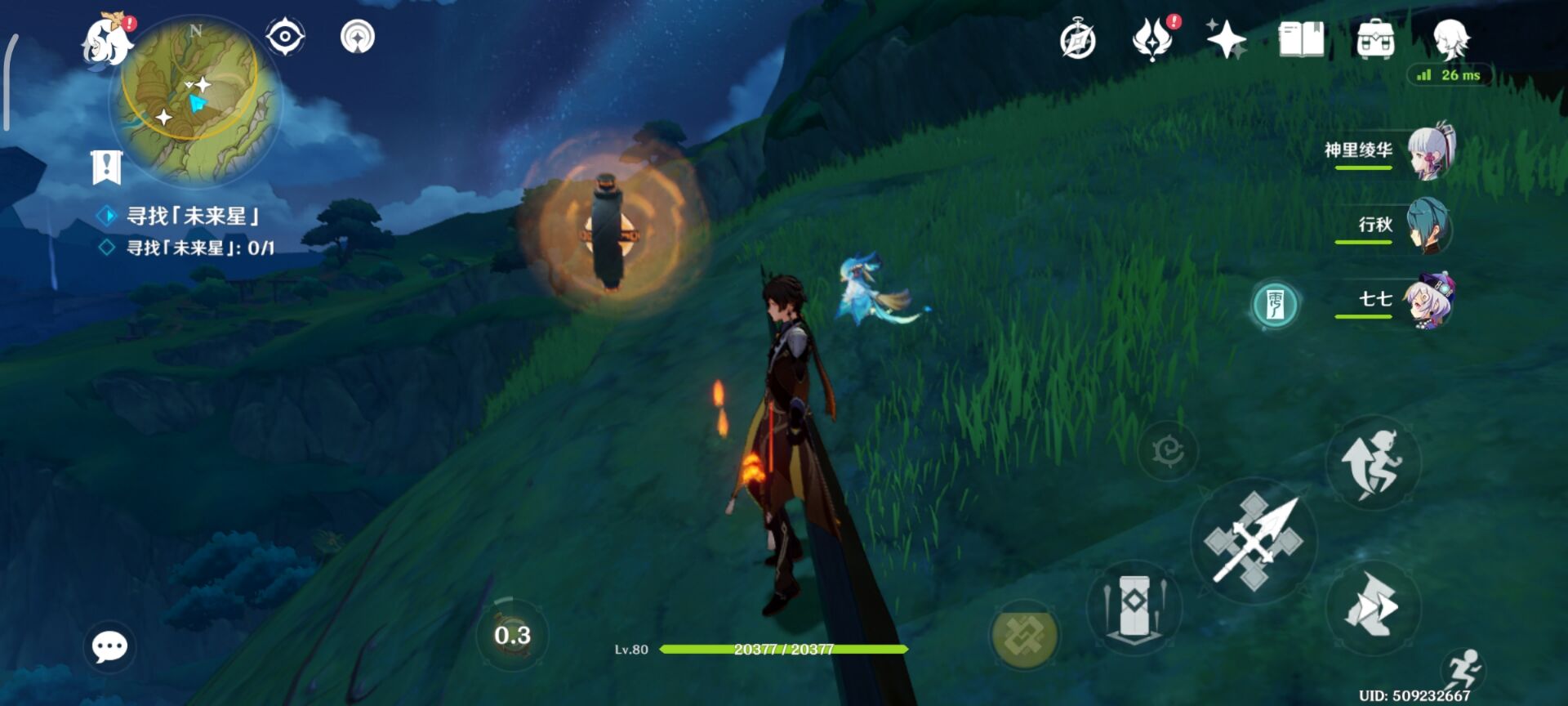This screenshot has height=706, width=1568.
Task: Open the chat speech bubble
Action: point(109,647)
